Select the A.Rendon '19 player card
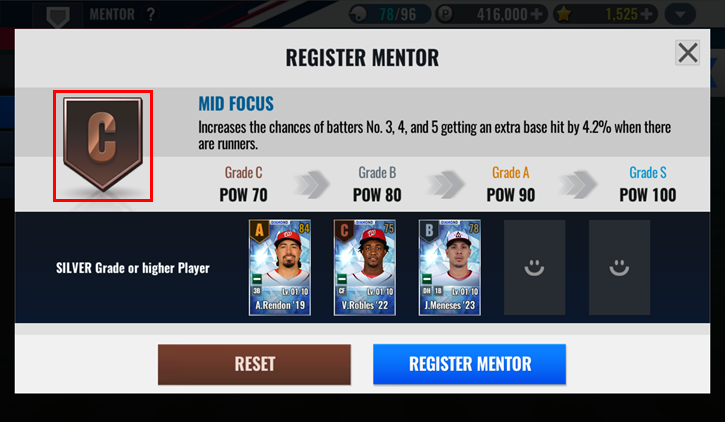725x422 pixels. 280,267
